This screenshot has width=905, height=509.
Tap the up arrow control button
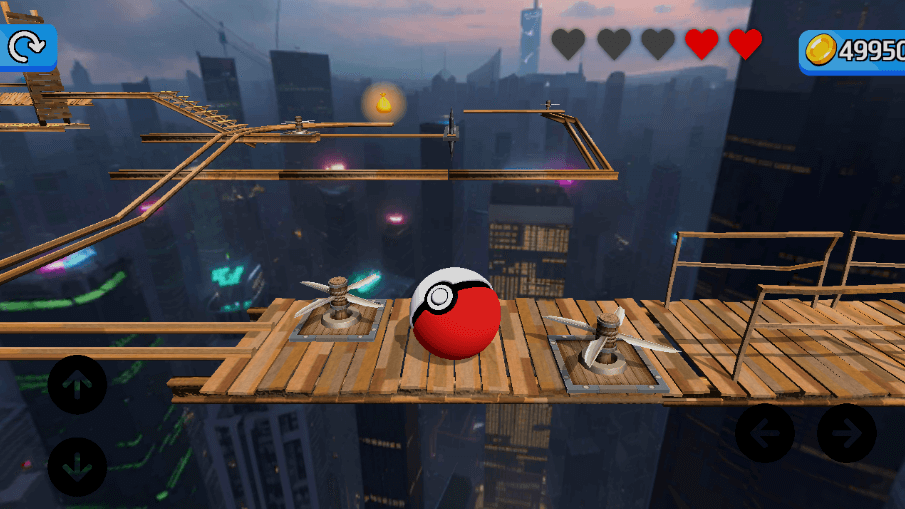77,384
